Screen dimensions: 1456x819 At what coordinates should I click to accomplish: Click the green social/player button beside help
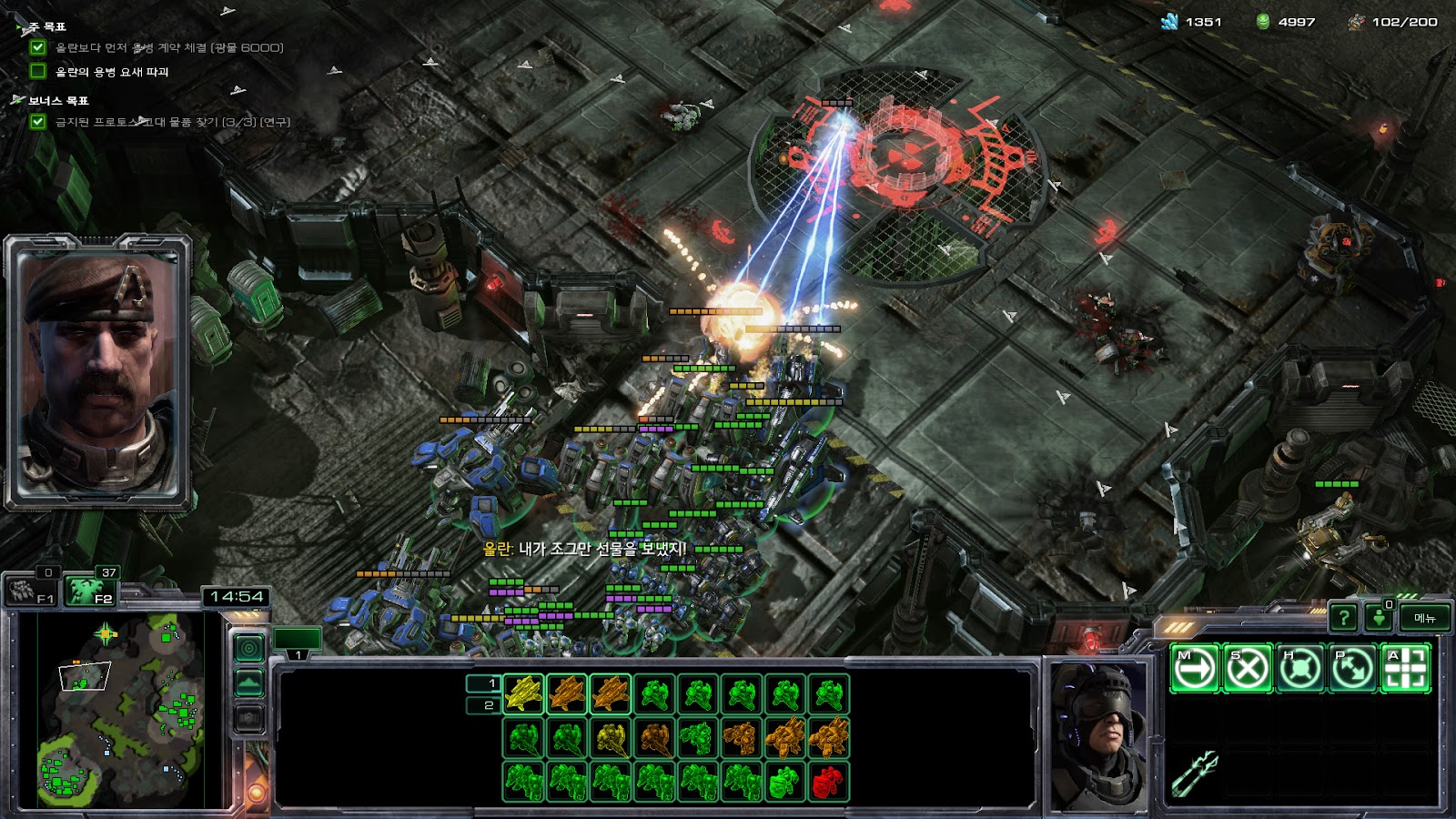1379,618
